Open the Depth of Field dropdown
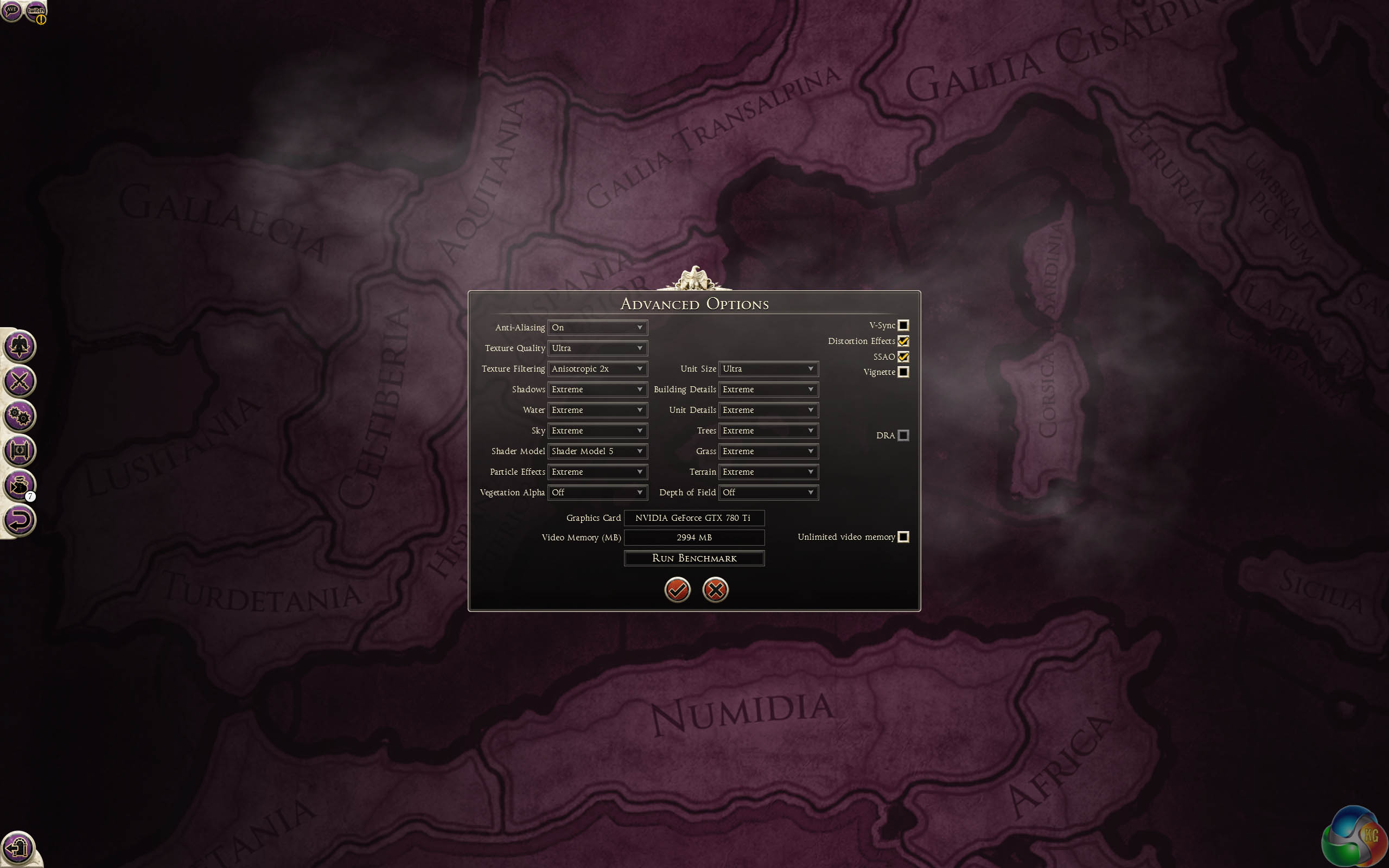The image size is (1389, 868). tap(768, 493)
